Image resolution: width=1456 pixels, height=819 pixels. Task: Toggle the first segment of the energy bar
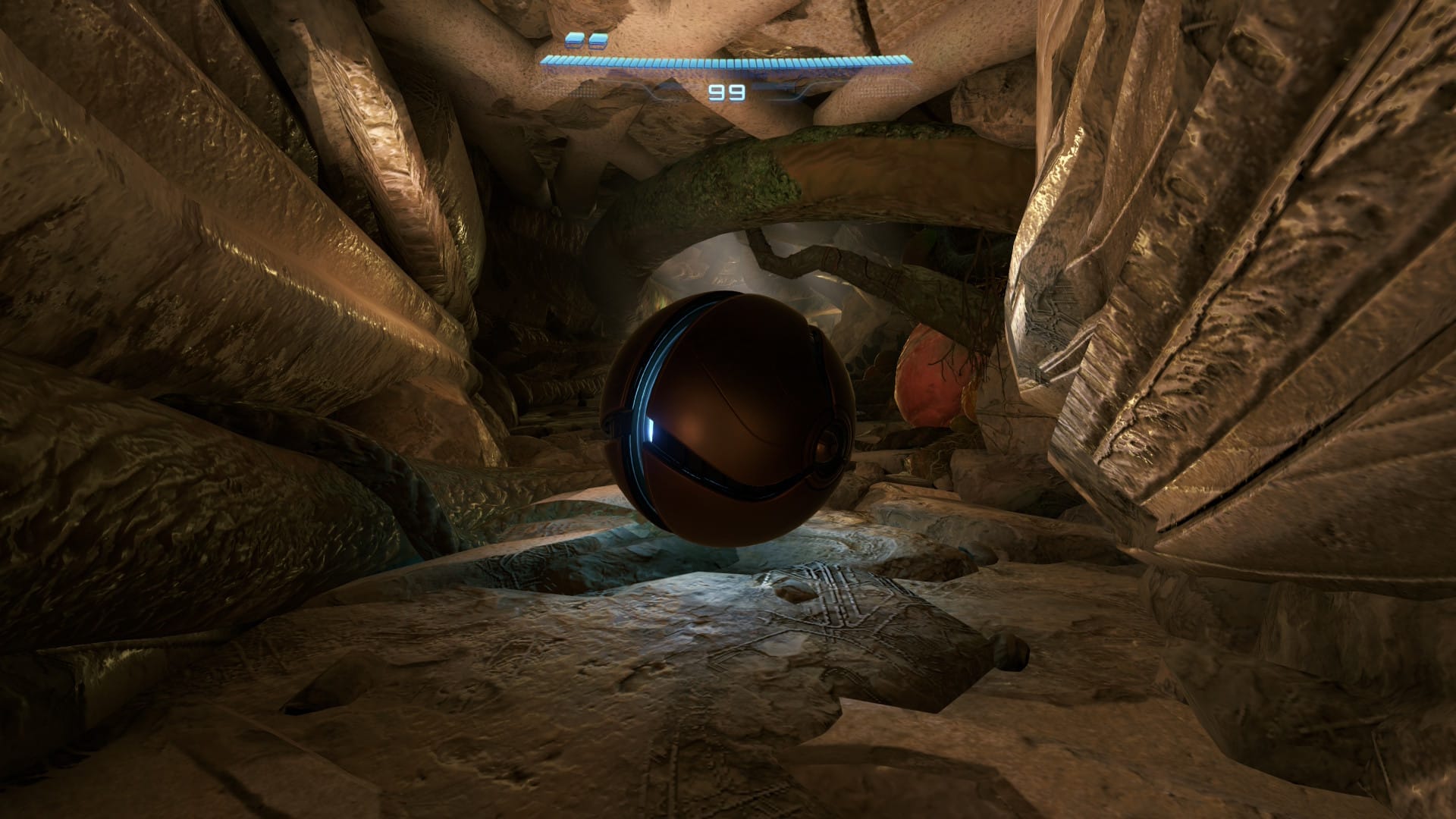pyautogui.click(x=546, y=62)
